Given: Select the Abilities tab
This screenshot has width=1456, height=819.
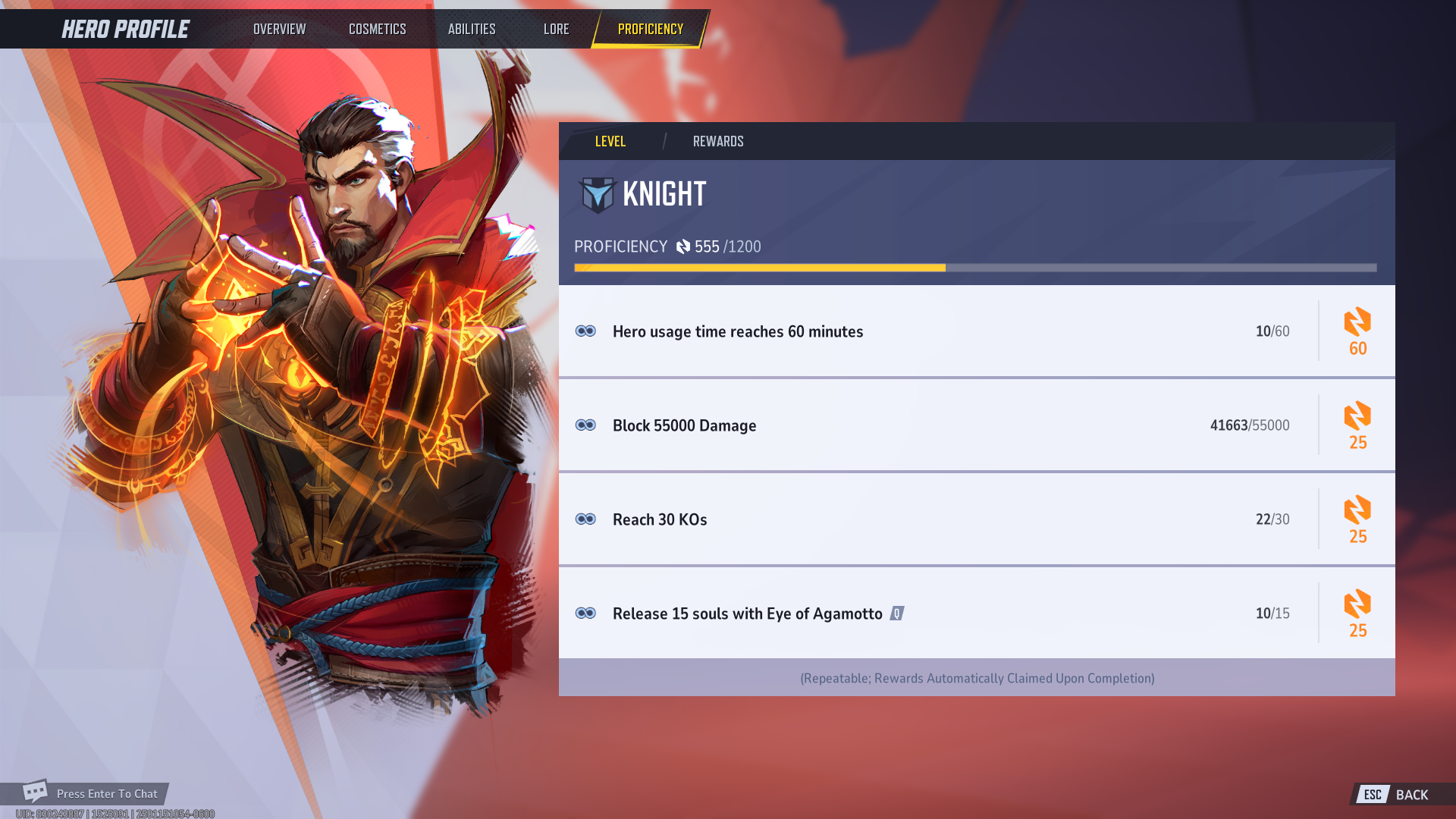Looking at the screenshot, I should [471, 29].
